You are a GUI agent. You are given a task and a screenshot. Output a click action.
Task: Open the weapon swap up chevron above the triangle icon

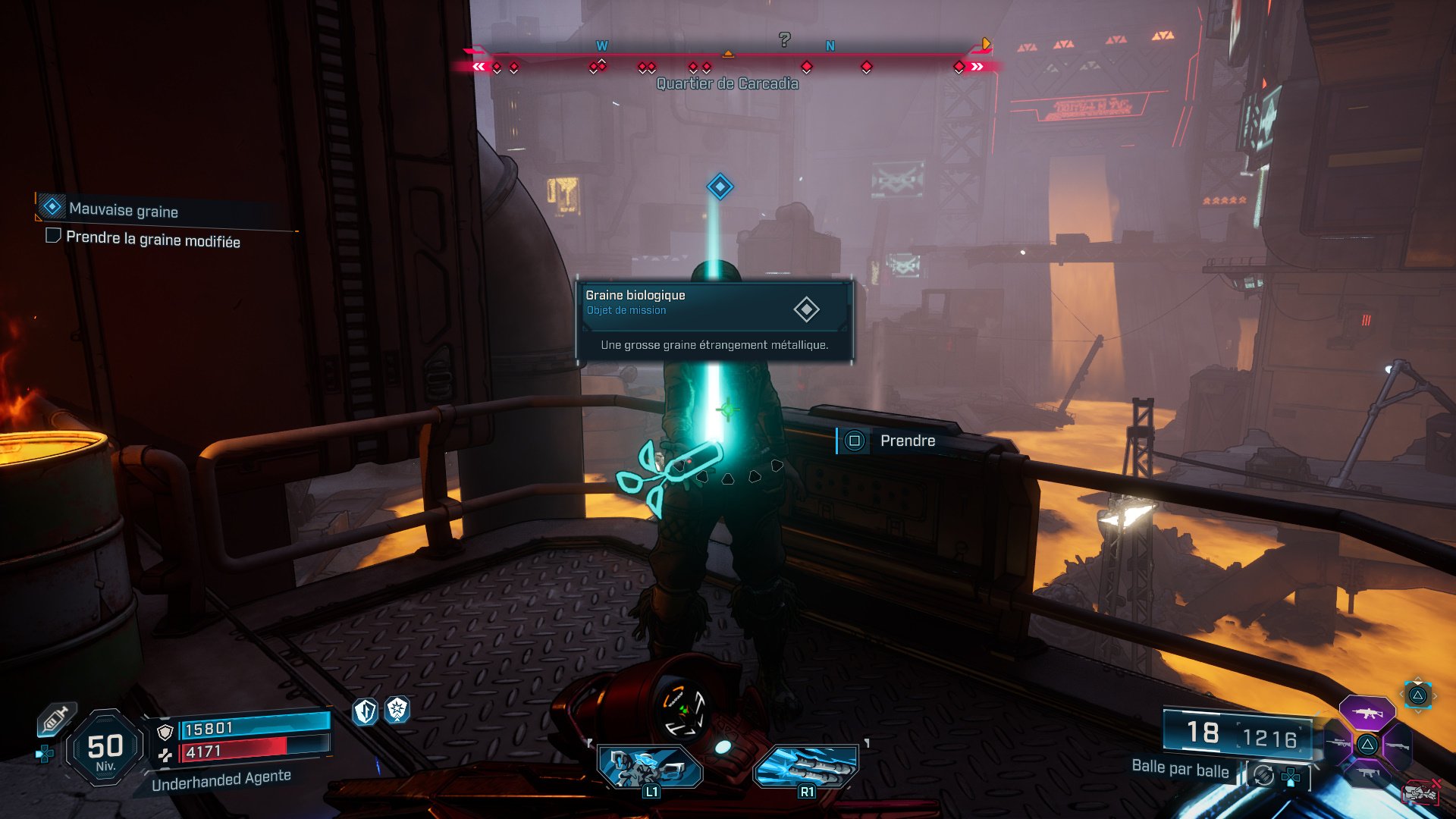[x=1417, y=679]
